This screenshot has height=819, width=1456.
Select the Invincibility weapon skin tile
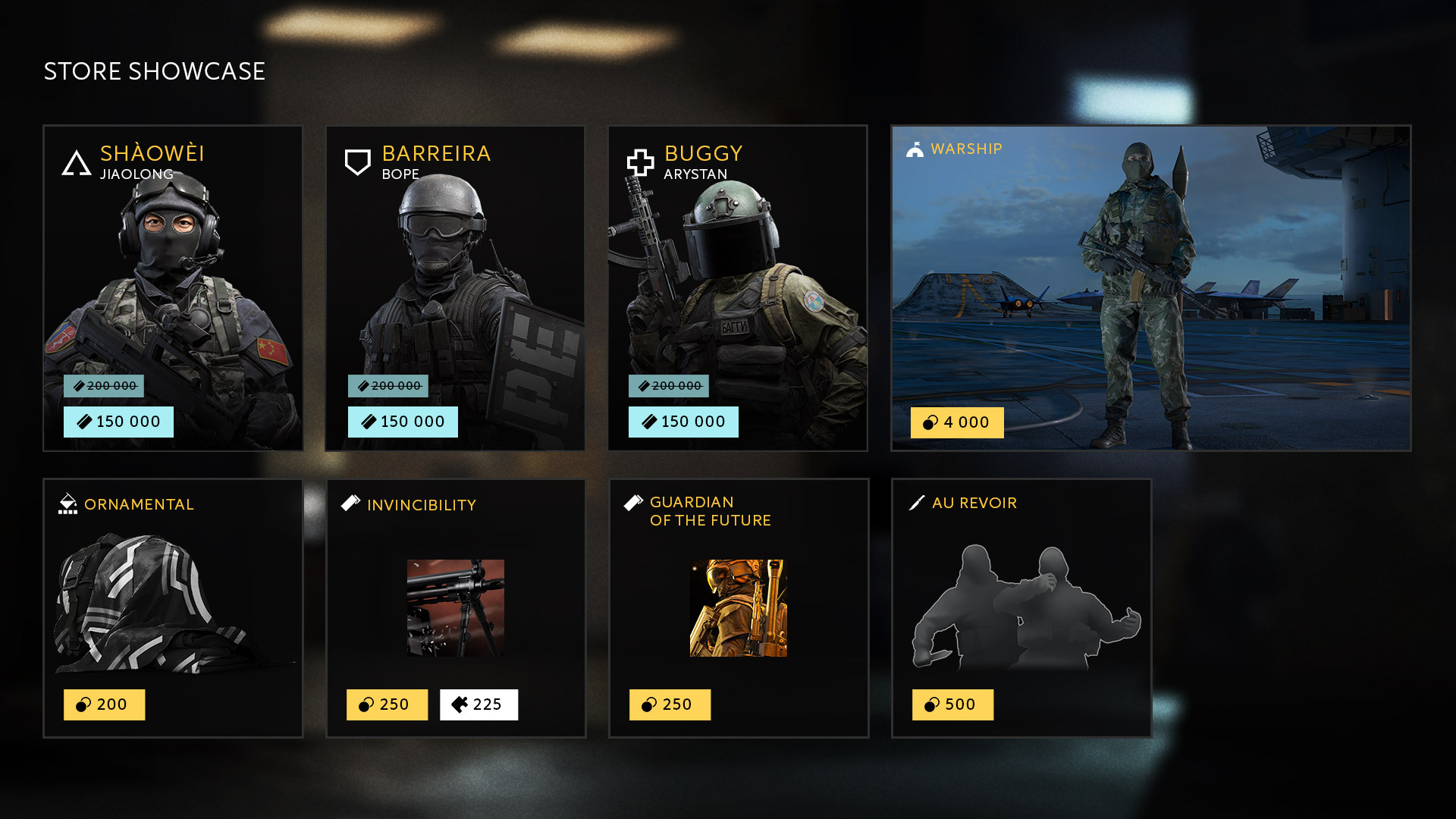click(x=456, y=607)
